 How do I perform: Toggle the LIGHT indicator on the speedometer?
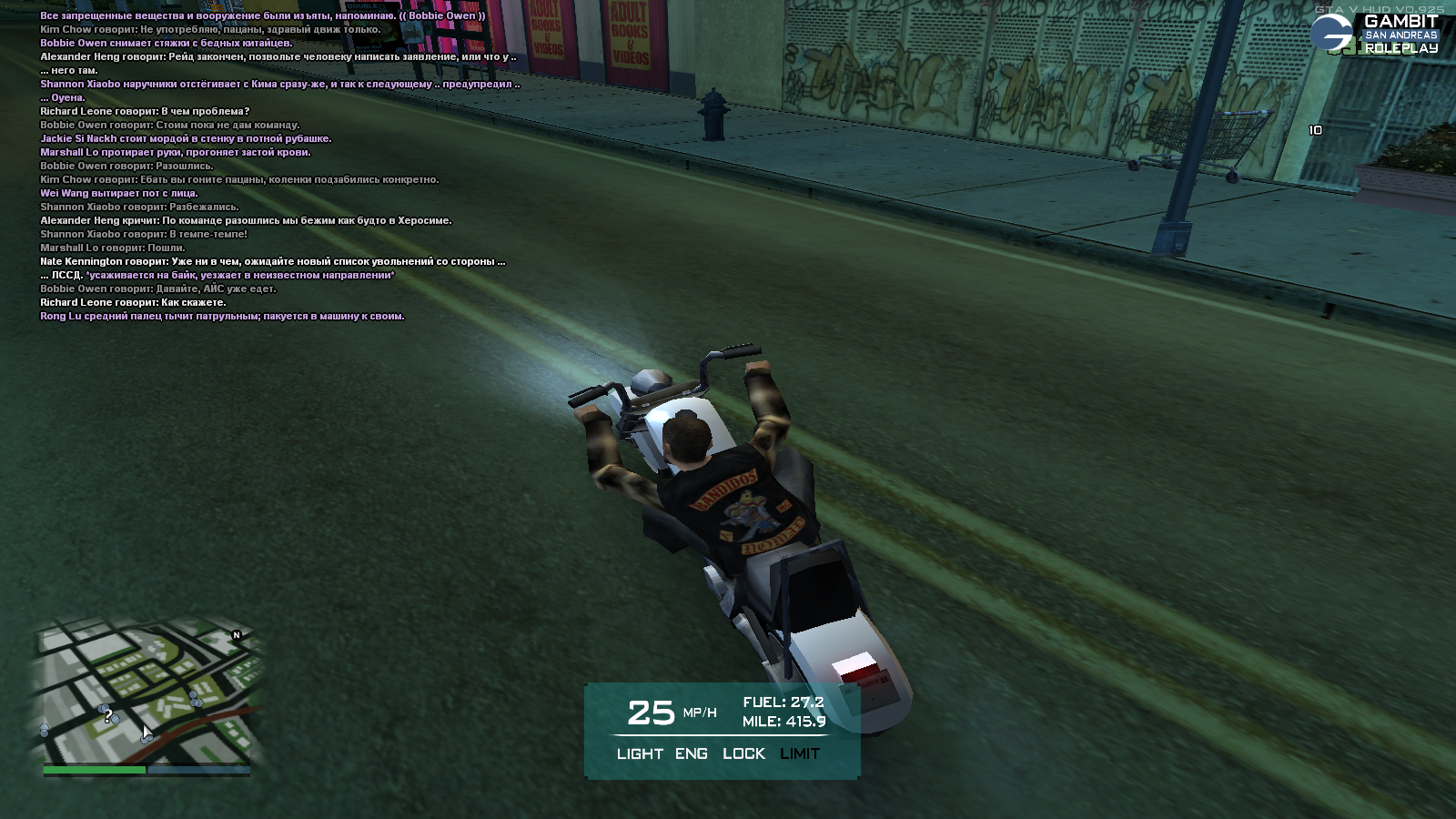640,753
